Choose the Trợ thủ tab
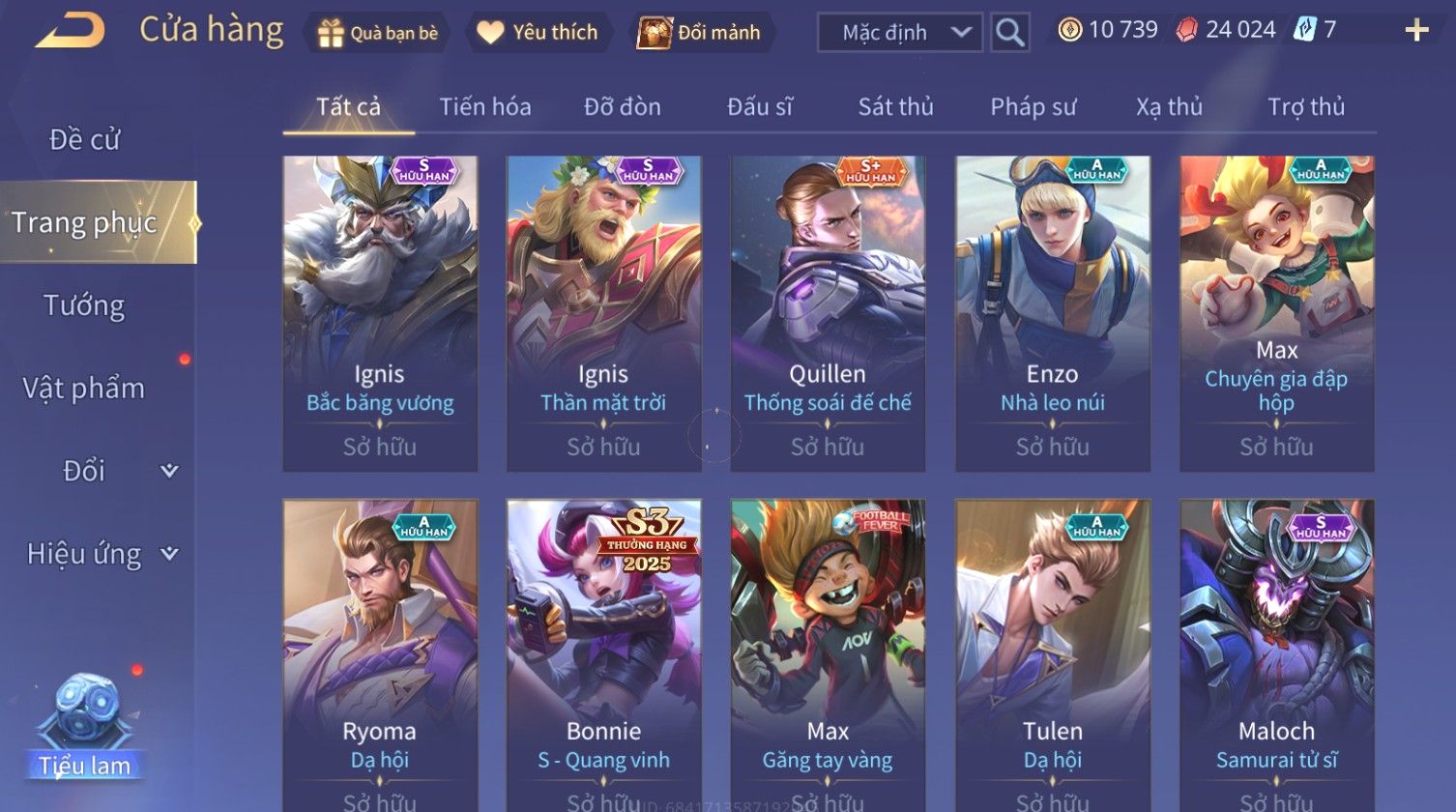 point(1305,107)
